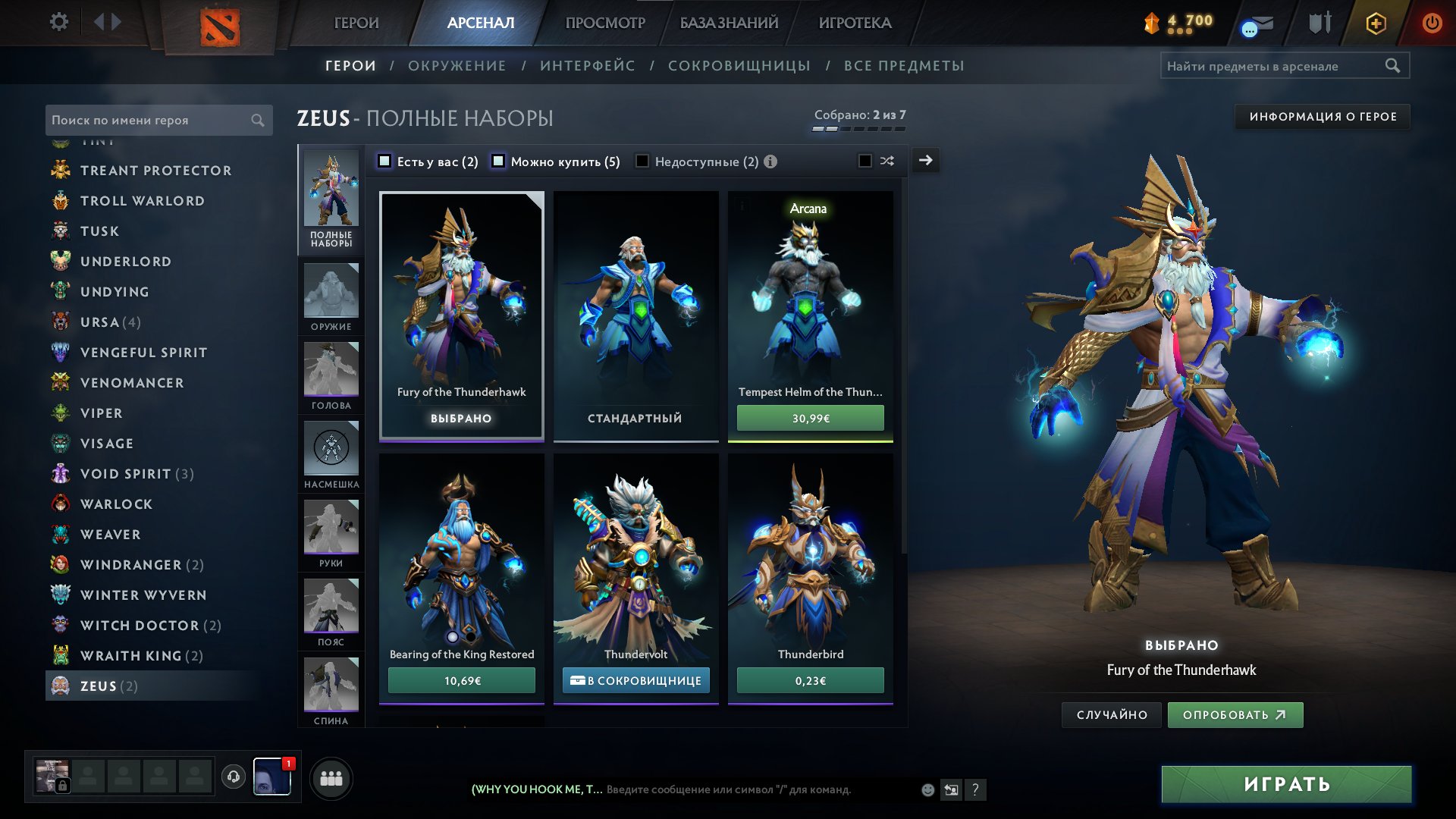Open the shield and sword Armory icon
Screen dimensions: 1456x819
tap(1319, 23)
